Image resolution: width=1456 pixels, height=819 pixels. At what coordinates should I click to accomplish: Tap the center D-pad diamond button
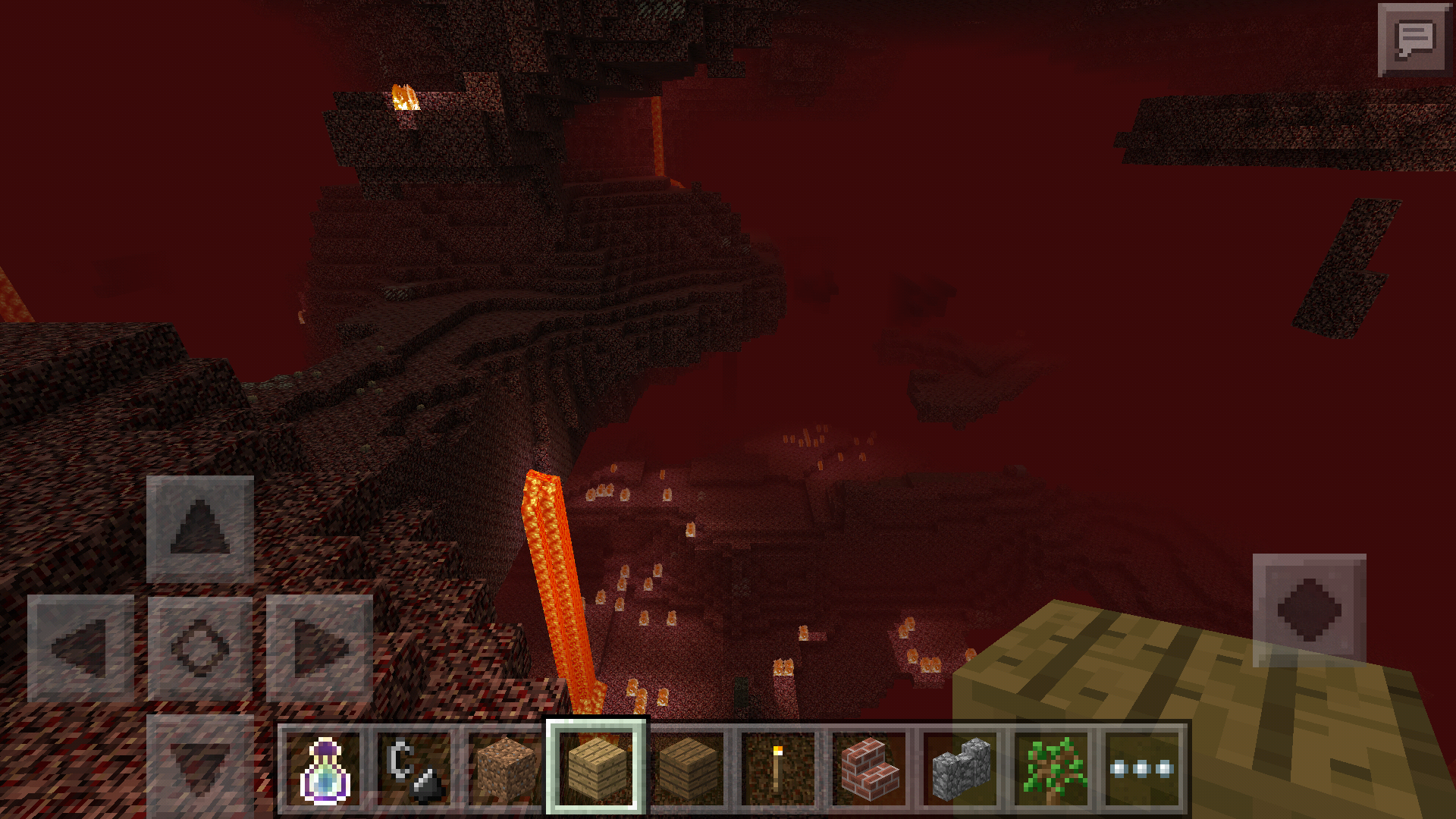(200, 648)
